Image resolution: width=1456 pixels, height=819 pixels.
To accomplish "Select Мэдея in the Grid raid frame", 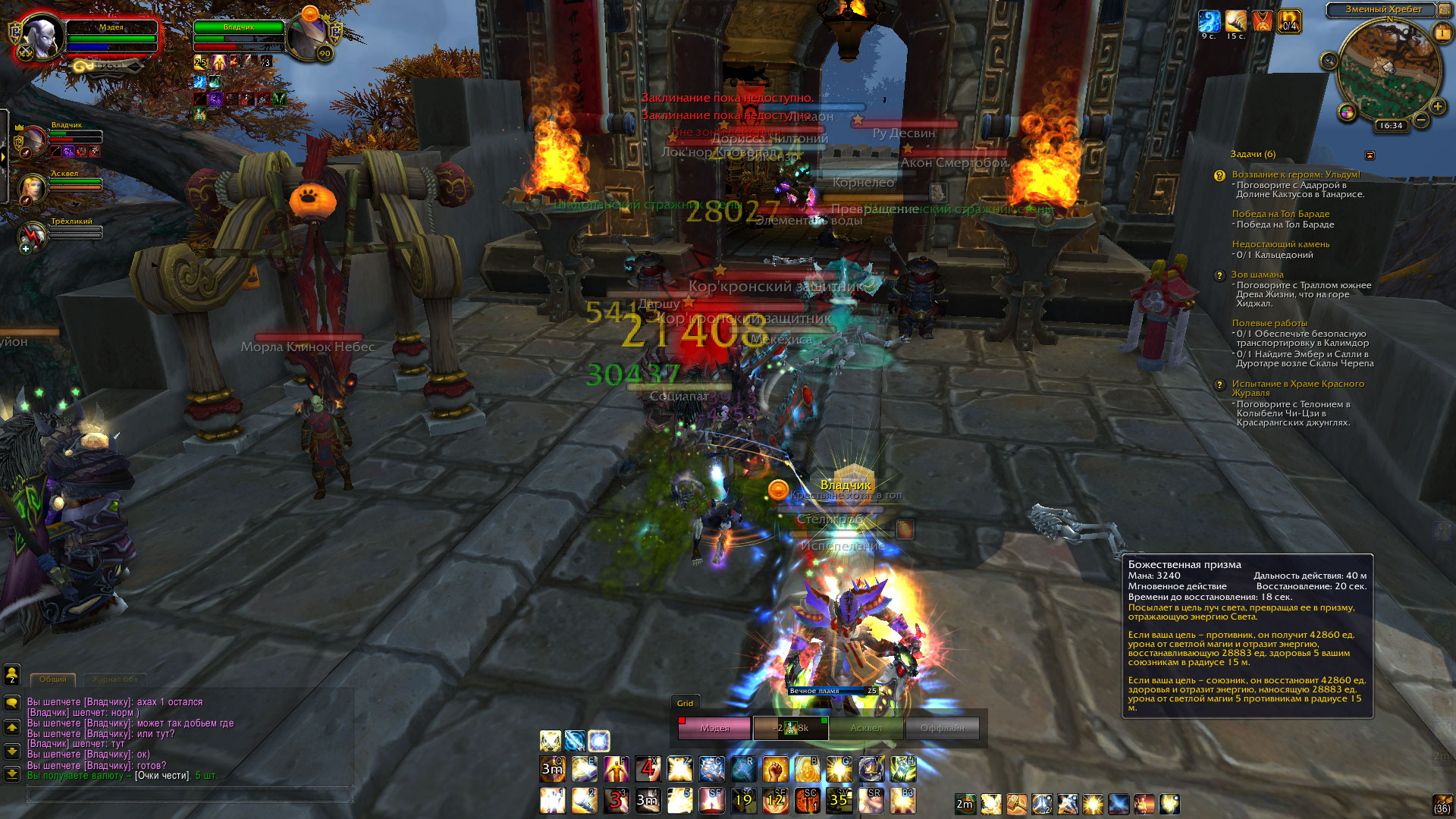I will point(715,728).
